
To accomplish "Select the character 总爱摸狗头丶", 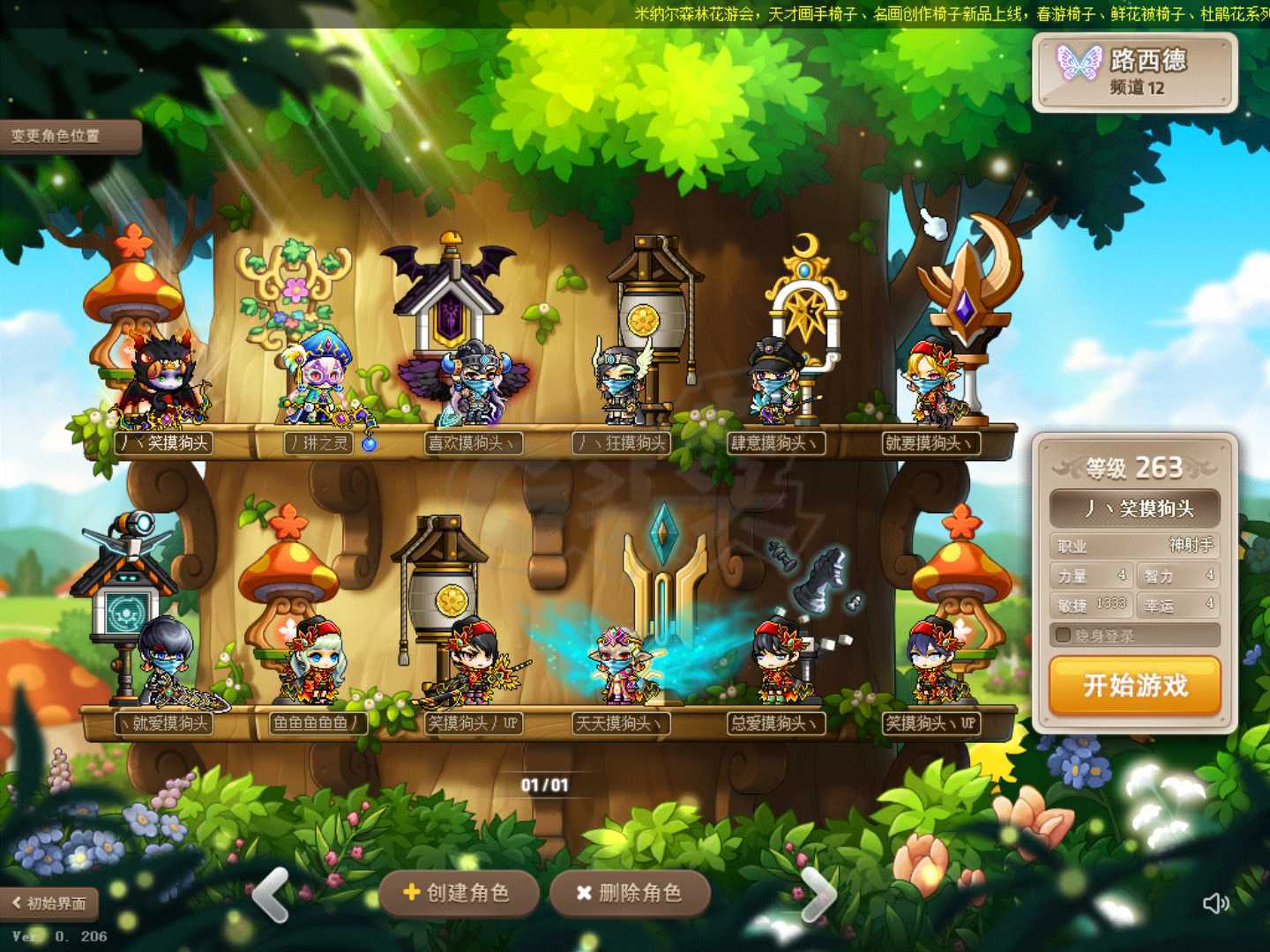I will tap(776, 666).
